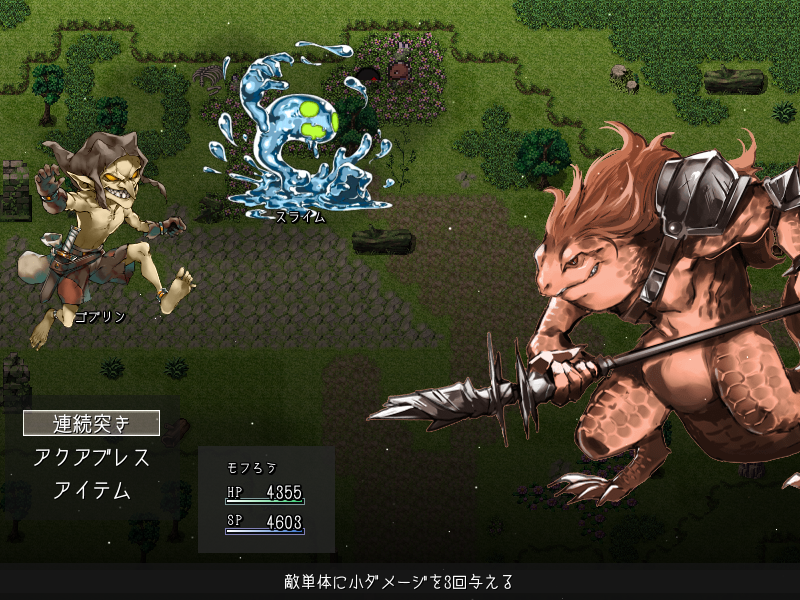
Task: Open the アイテム command
Action: tap(91, 490)
